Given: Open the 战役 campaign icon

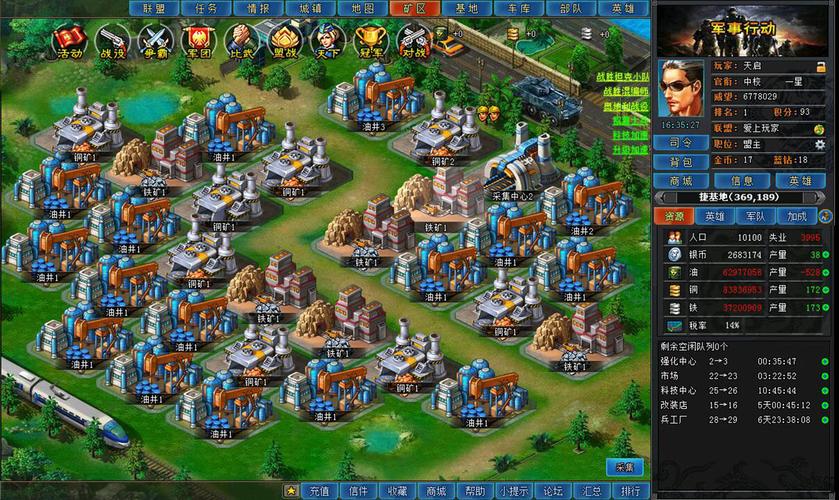Looking at the screenshot, I should (110, 41).
